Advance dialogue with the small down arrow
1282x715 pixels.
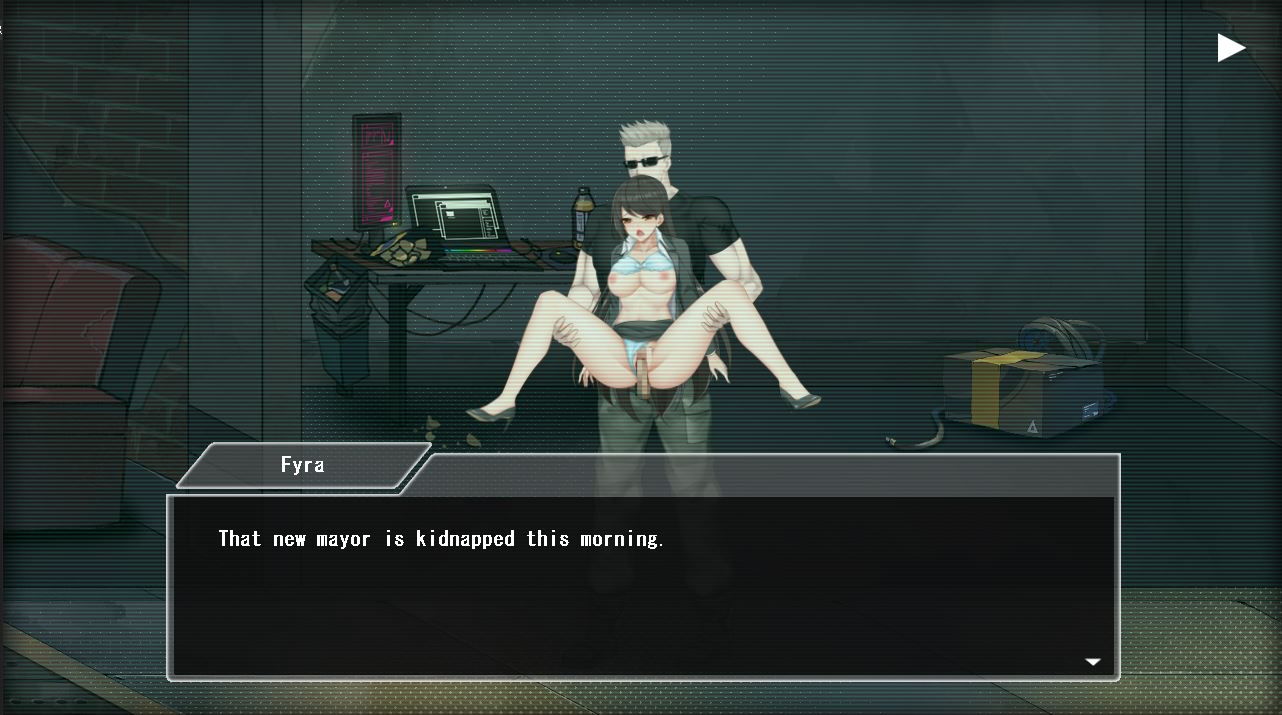tap(1093, 662)
